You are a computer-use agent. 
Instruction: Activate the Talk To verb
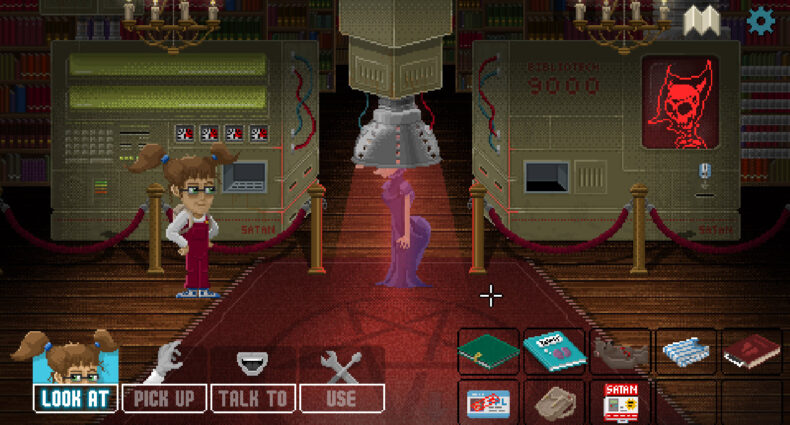click(x=253, y=398)
